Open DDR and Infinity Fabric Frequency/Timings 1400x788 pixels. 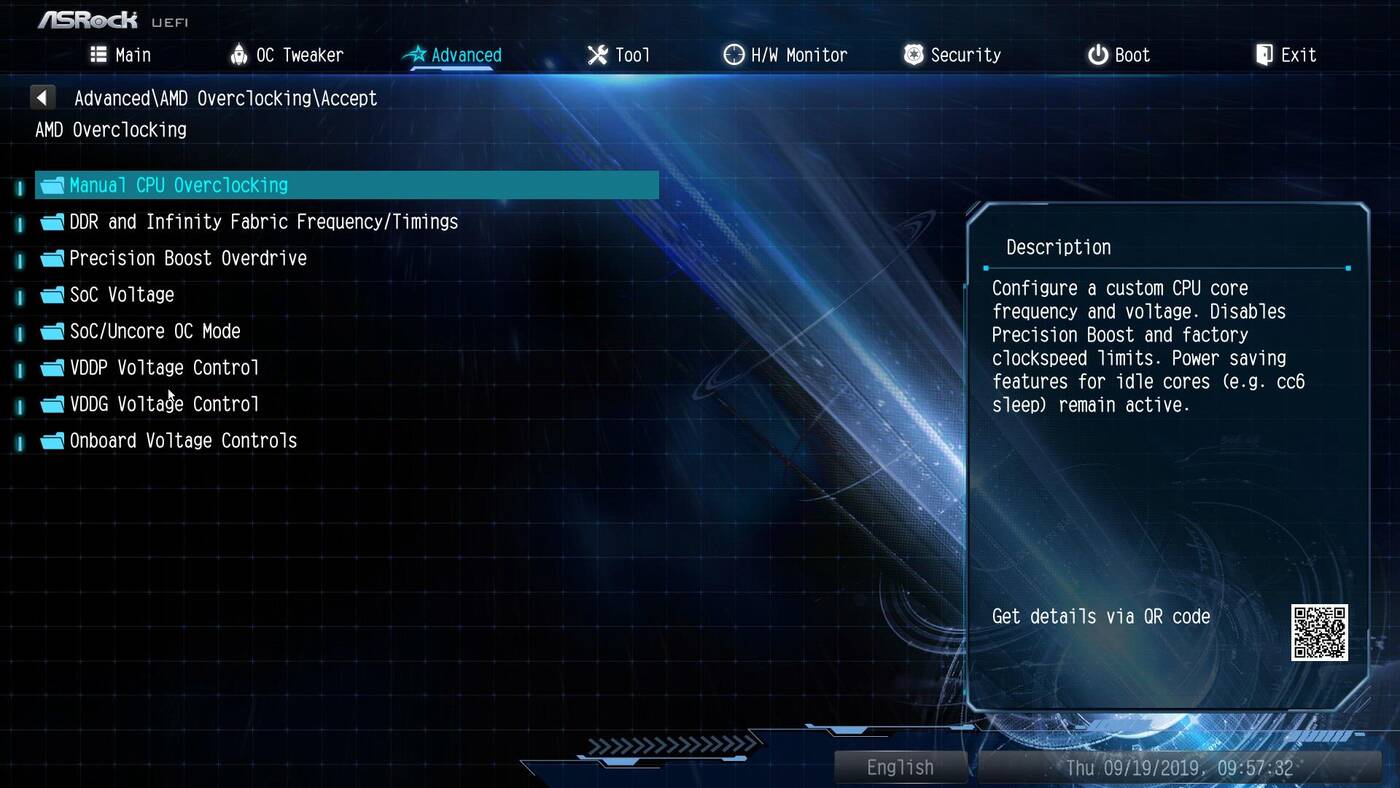coord(263,222)
